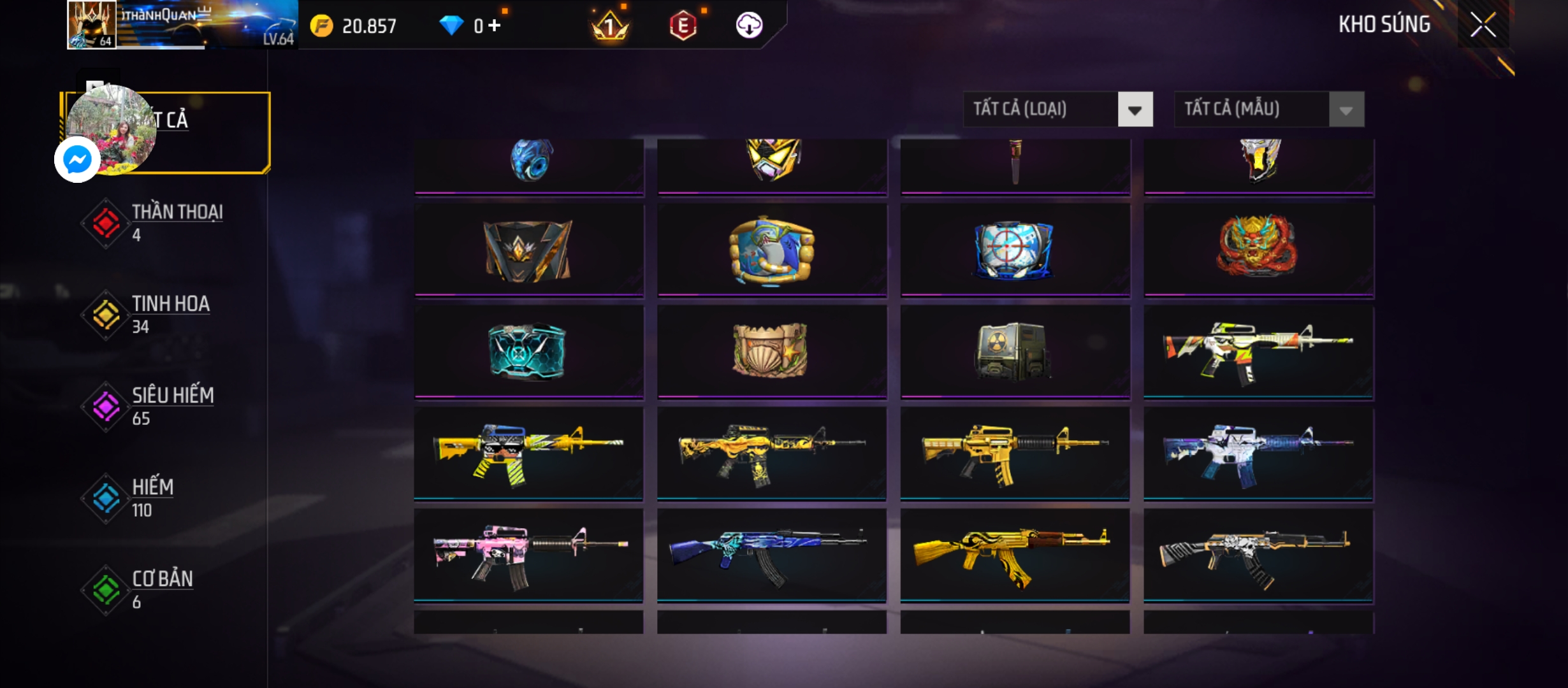
Task: Select the red dragon loot crate
Action: [x=1258, y=248]
